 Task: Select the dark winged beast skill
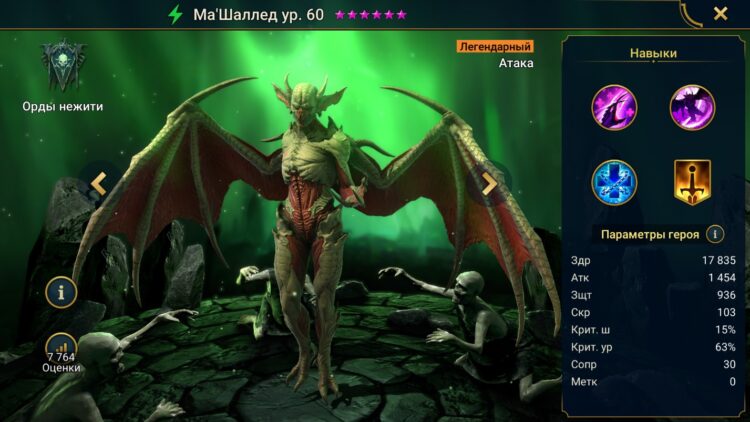692,107
